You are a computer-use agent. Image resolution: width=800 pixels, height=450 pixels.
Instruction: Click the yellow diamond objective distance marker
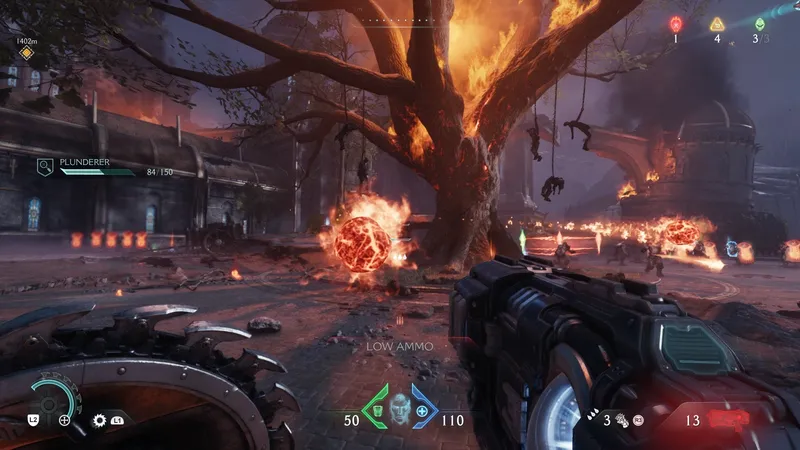[x=26, y=53]
